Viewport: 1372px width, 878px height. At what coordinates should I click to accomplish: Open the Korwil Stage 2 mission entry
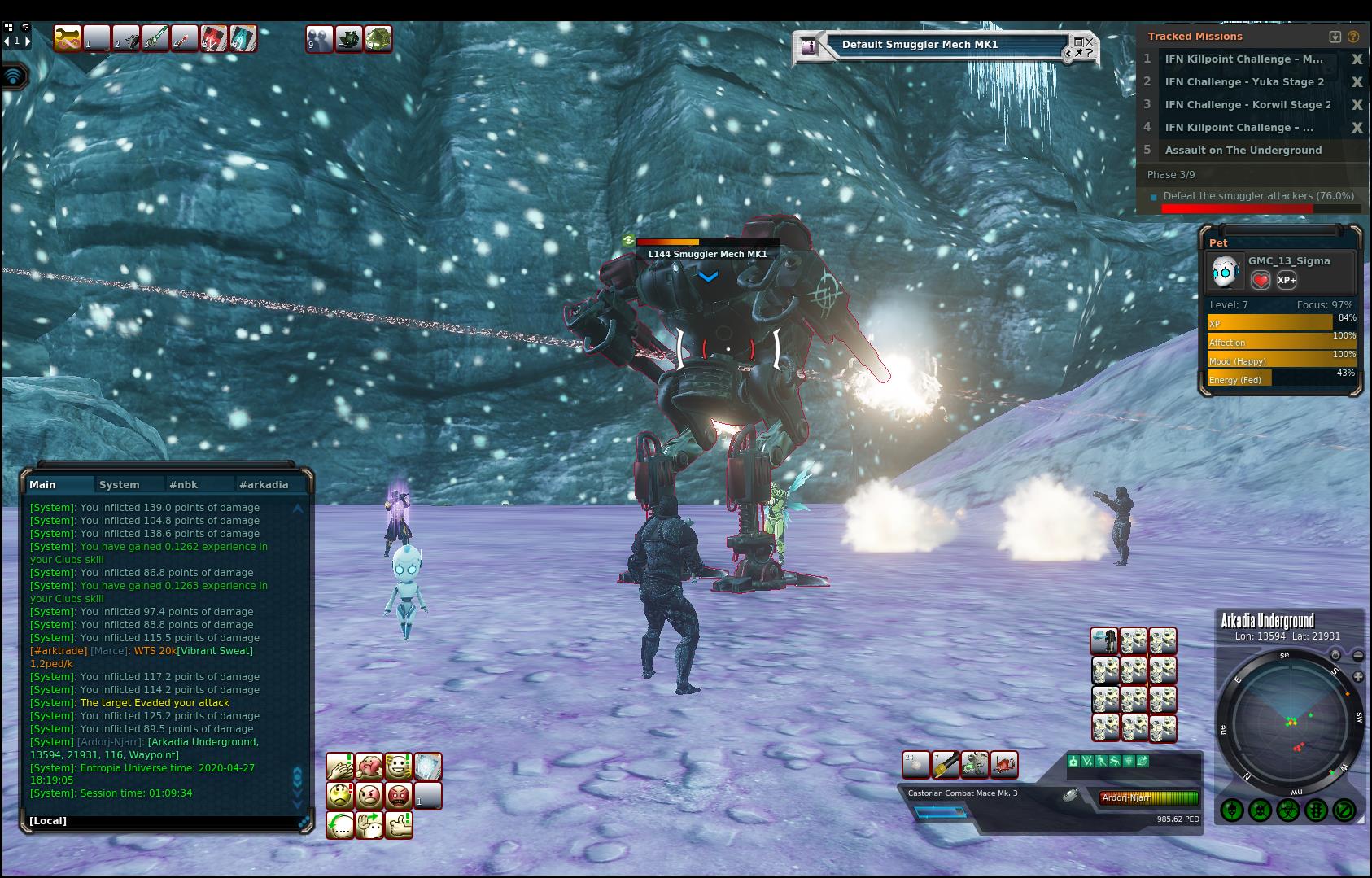(1247, 104)
